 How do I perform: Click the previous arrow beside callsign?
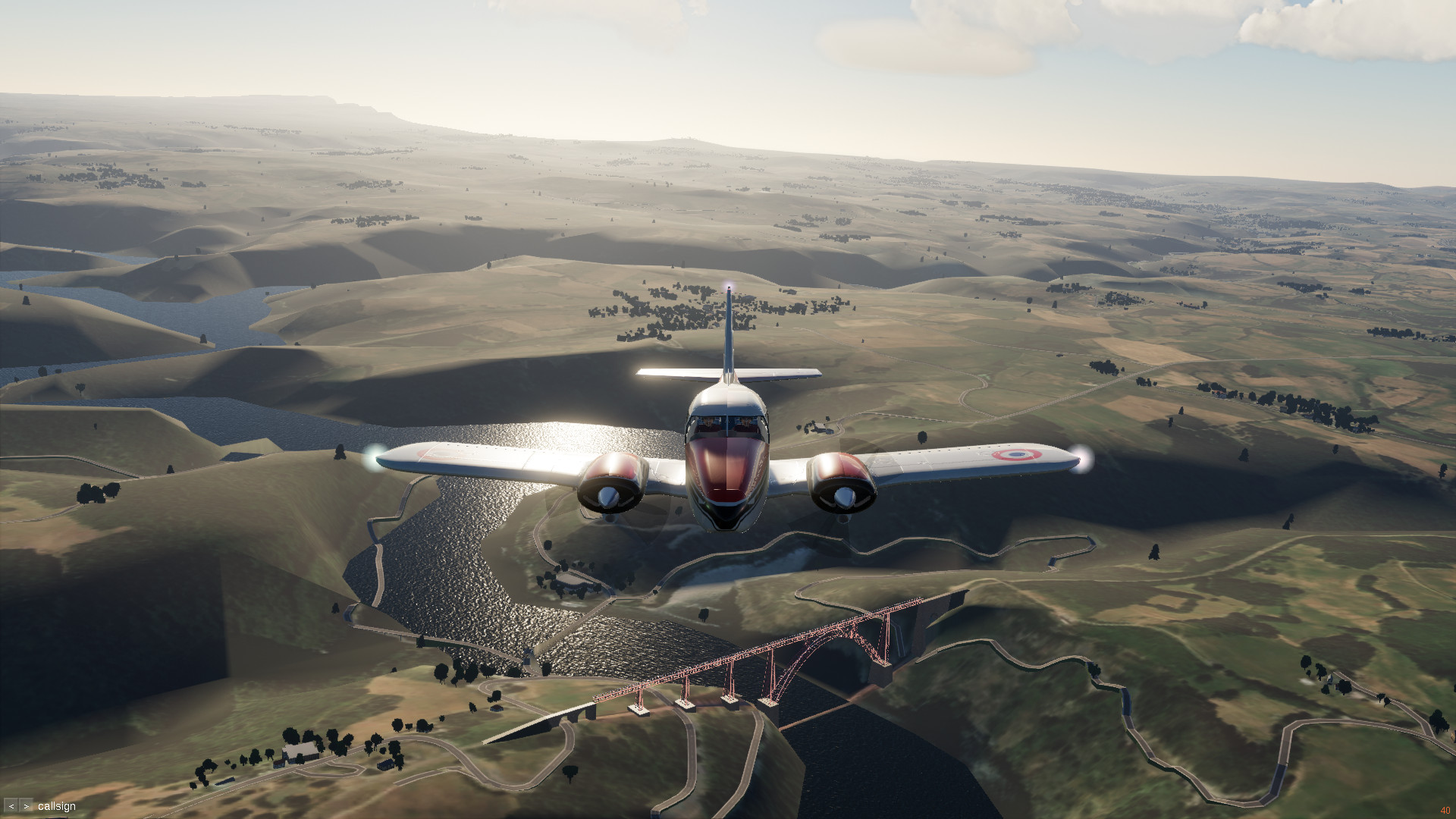point(11,806)
